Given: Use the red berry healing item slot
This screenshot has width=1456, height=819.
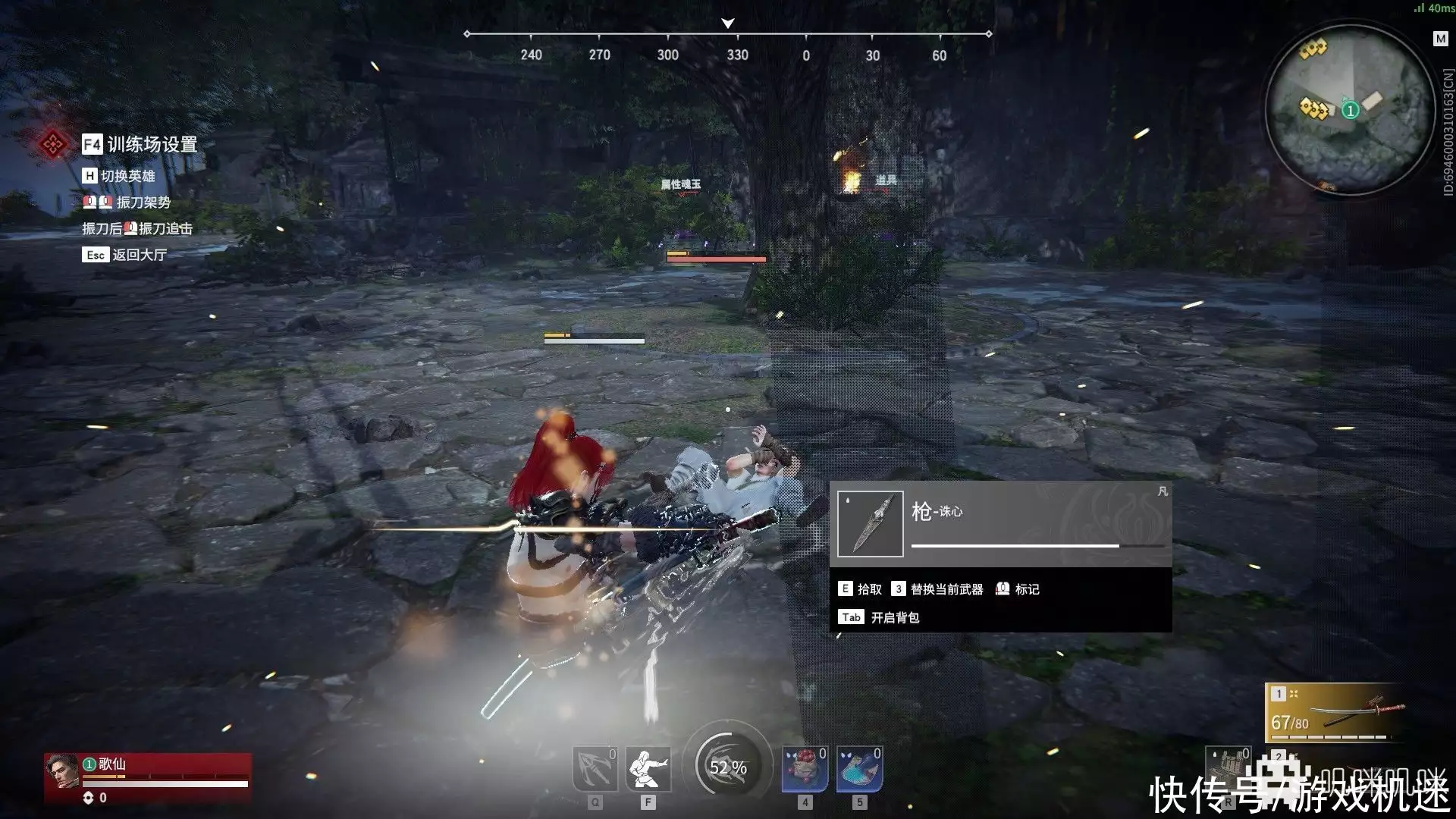Looking at the screenshot, I should 804,769.
